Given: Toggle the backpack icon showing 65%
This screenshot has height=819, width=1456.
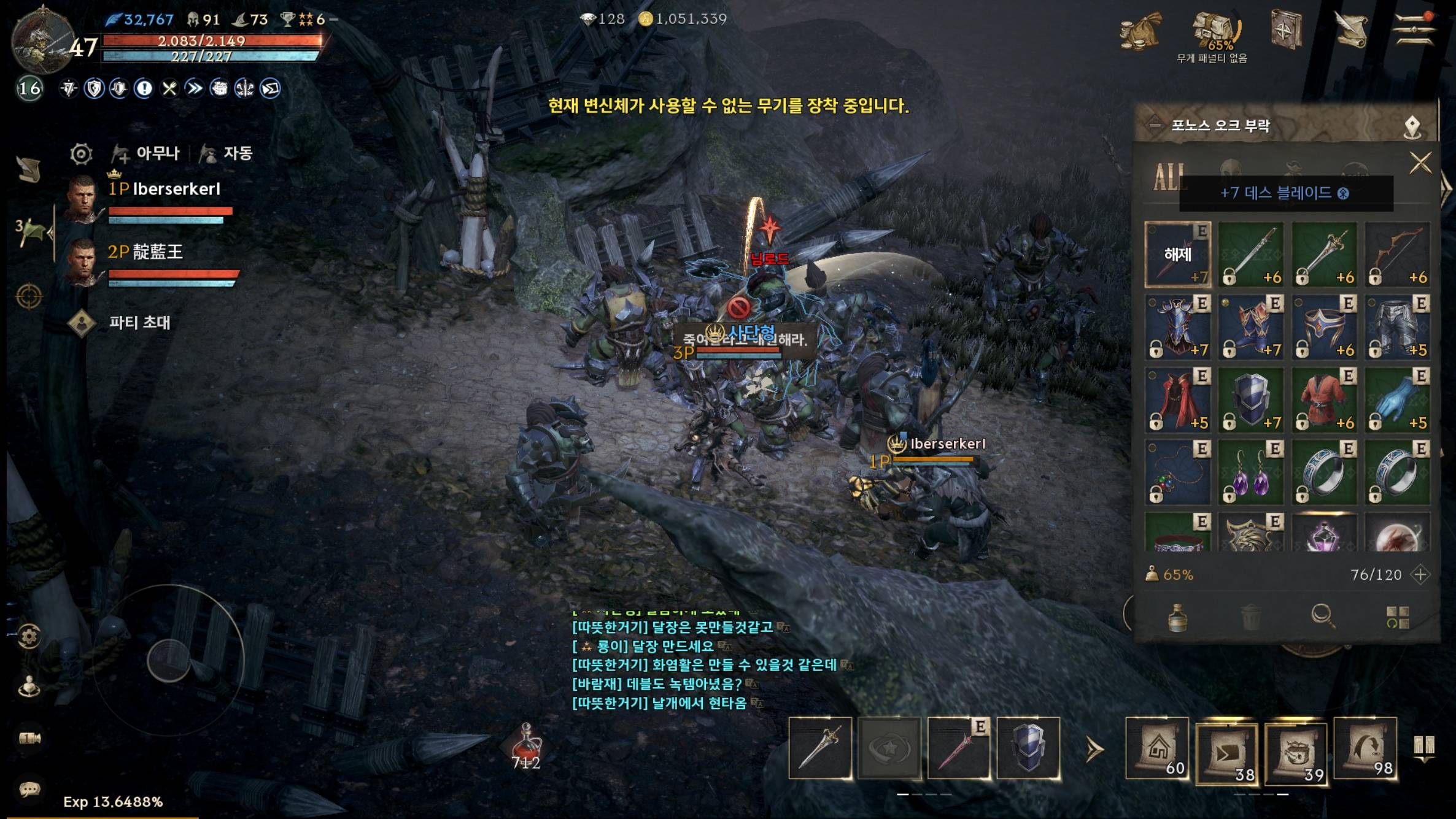Looking at the screenshot, I should coord(1214,31).
